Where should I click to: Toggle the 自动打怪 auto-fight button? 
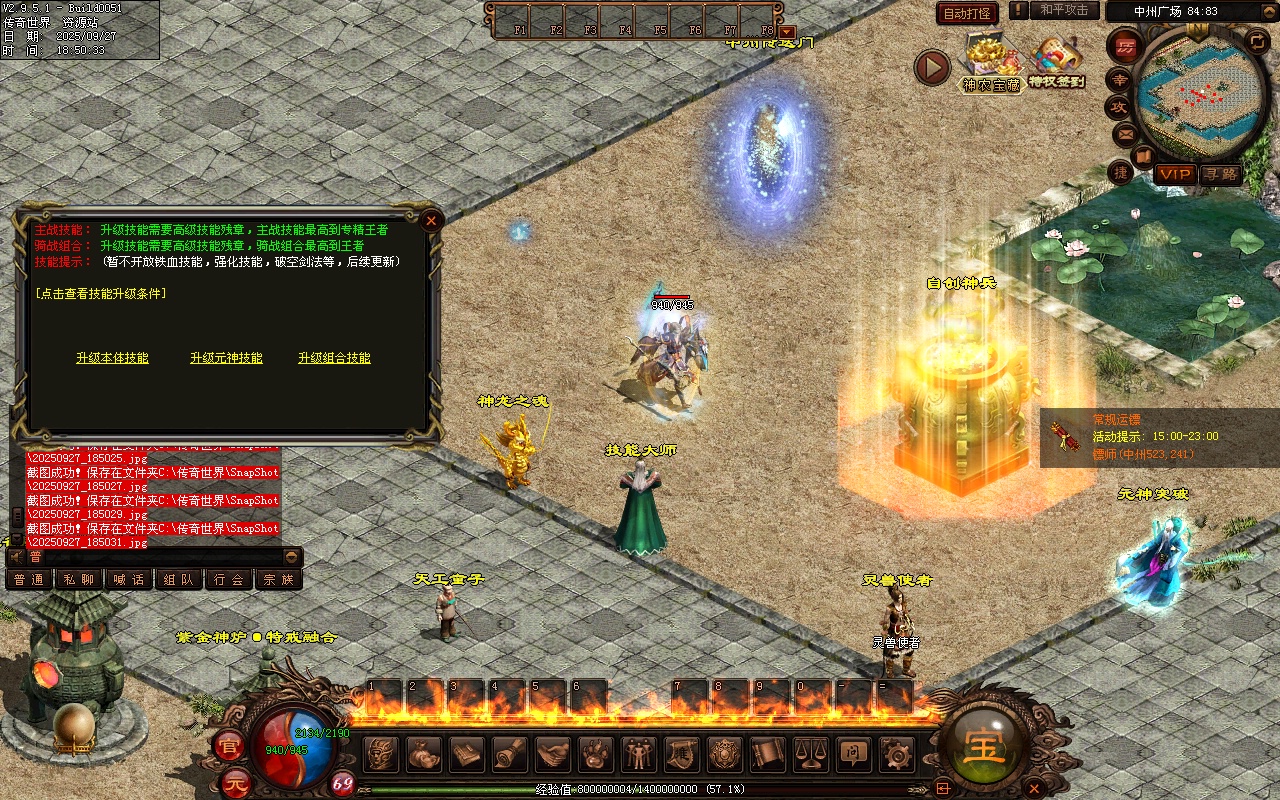click(x=967, y=13)
